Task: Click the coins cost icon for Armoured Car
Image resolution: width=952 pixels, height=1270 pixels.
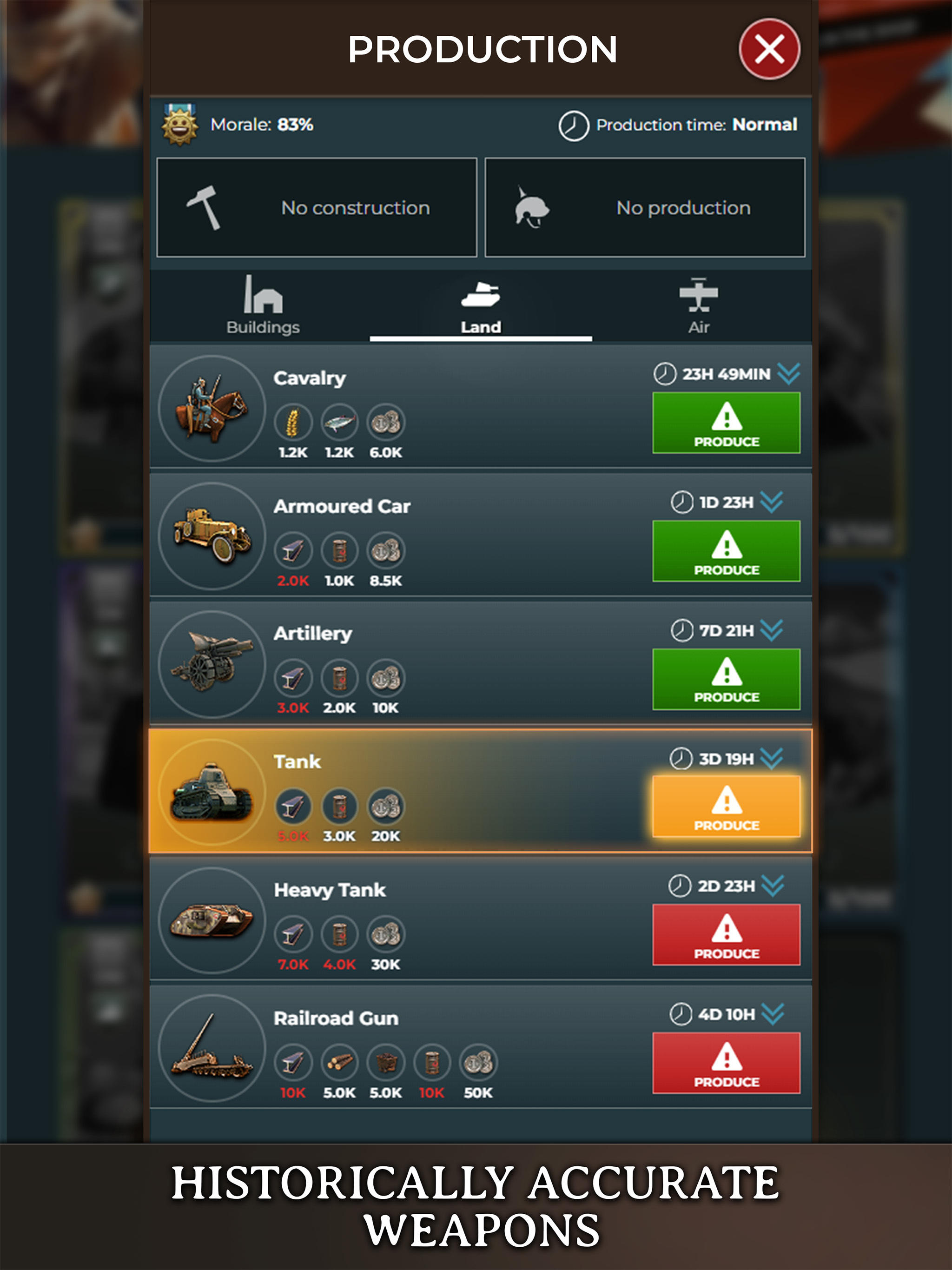Action: click(x=386, y=550)
